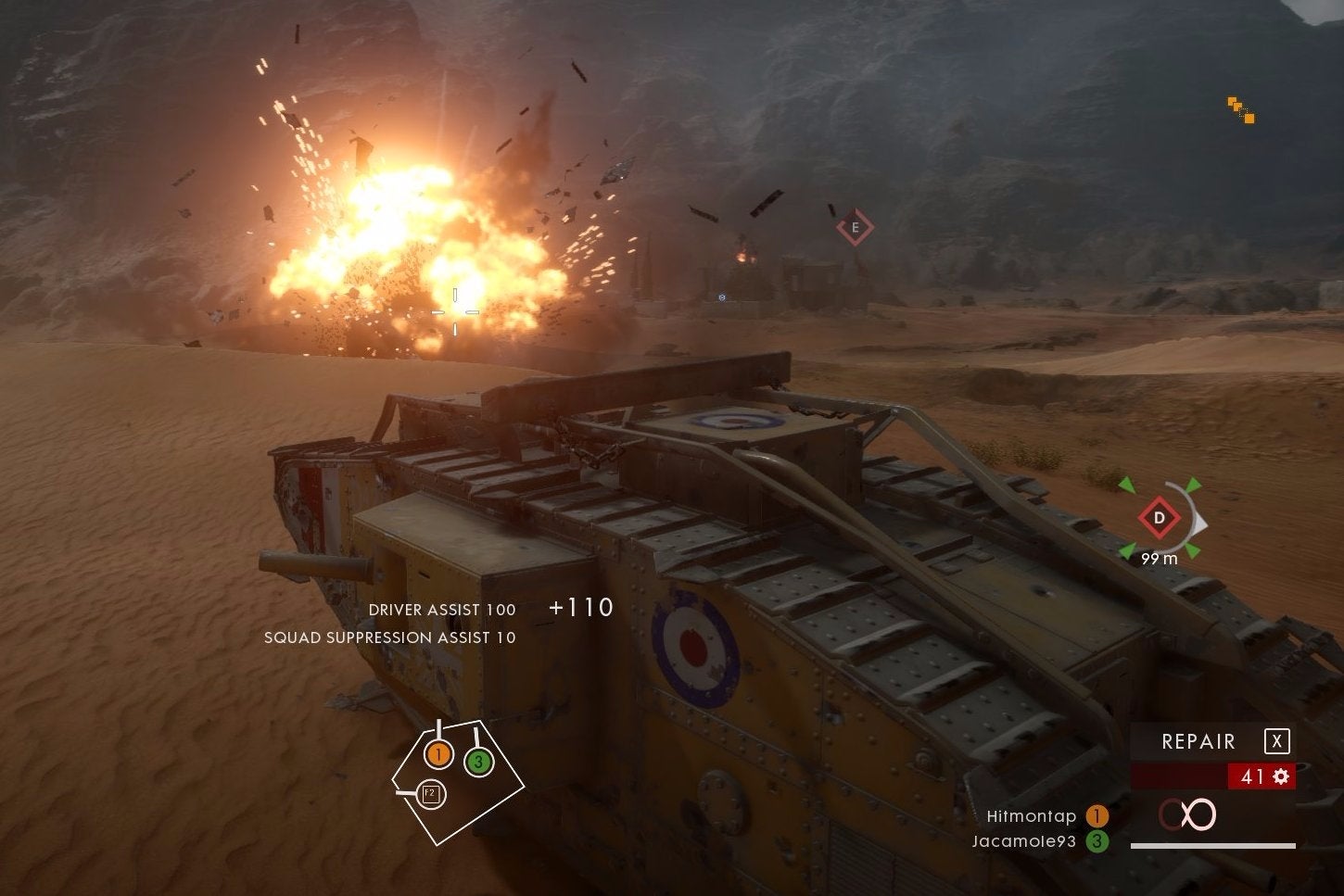Click the orange number 1 squad icon beside Hitmontap
This screenshot has height=896, width=1344.
1097,816
